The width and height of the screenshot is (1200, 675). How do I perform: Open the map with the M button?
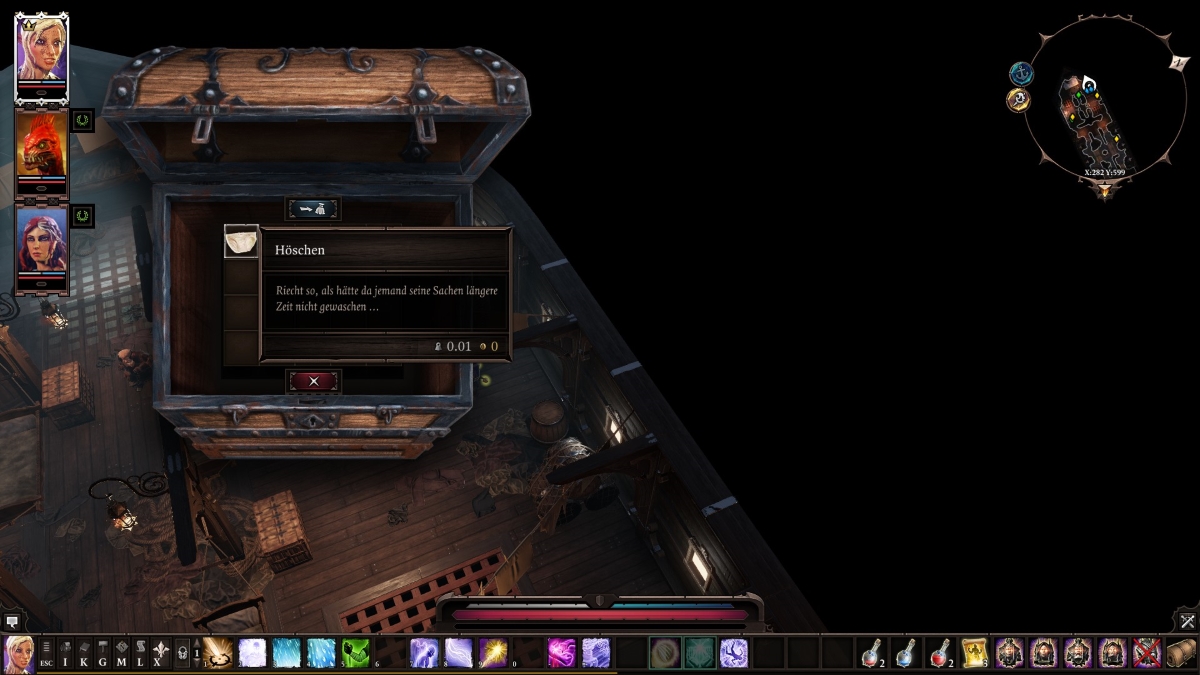[121, 653]
